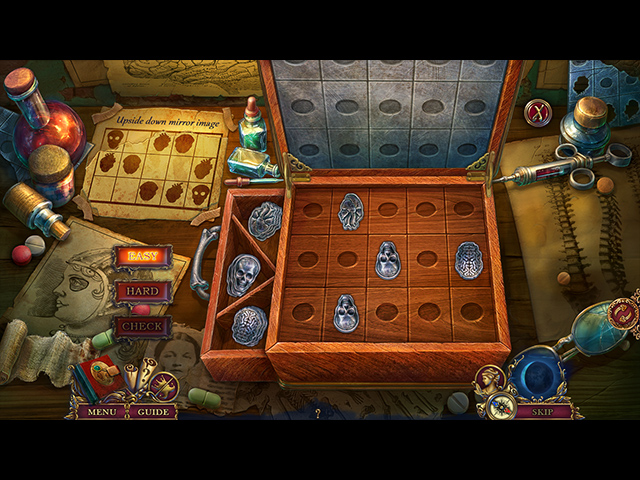Pick the skull token in the side tray

243,275
